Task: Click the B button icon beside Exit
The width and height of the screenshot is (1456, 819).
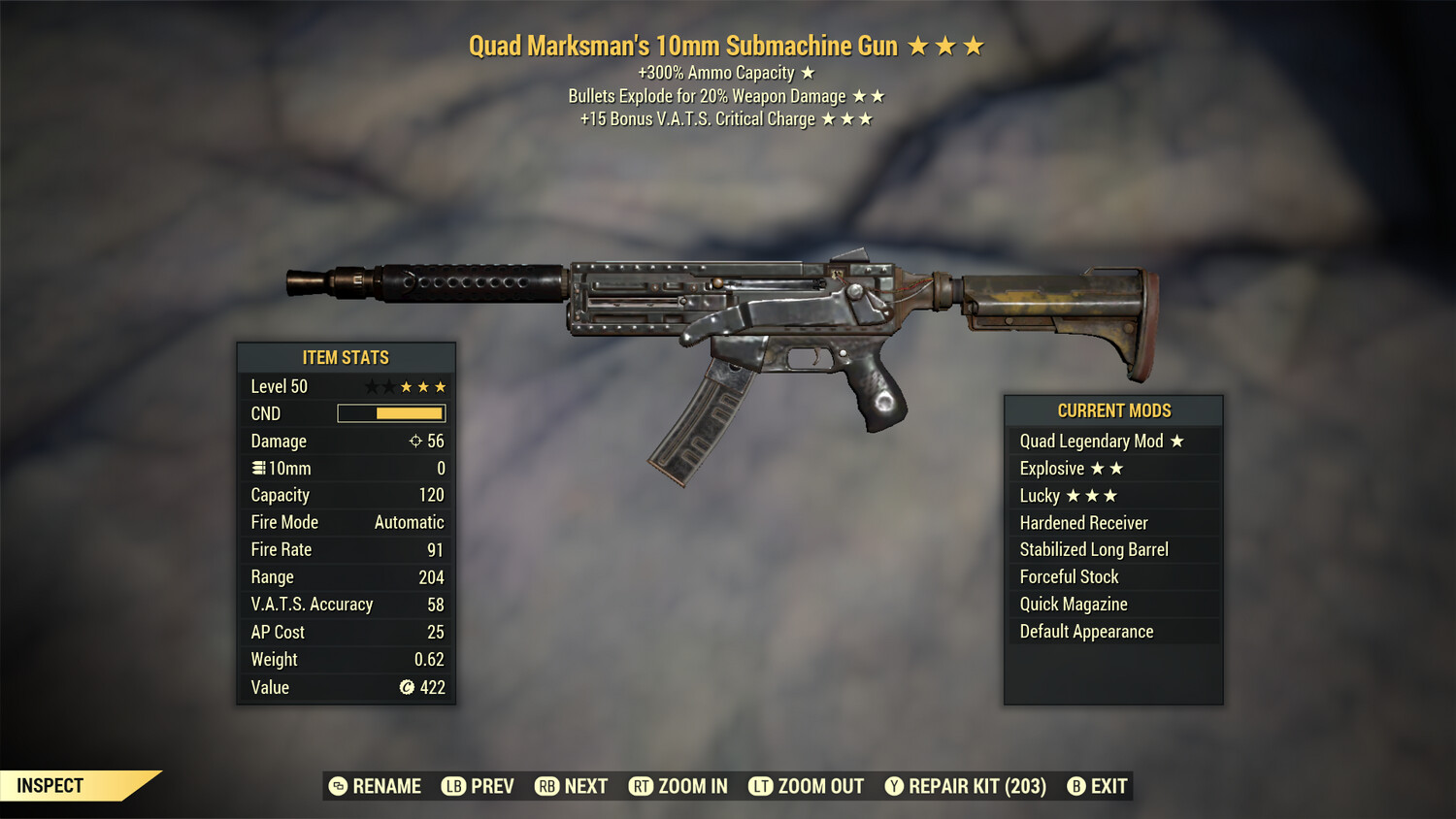Action: (1075, 786)
